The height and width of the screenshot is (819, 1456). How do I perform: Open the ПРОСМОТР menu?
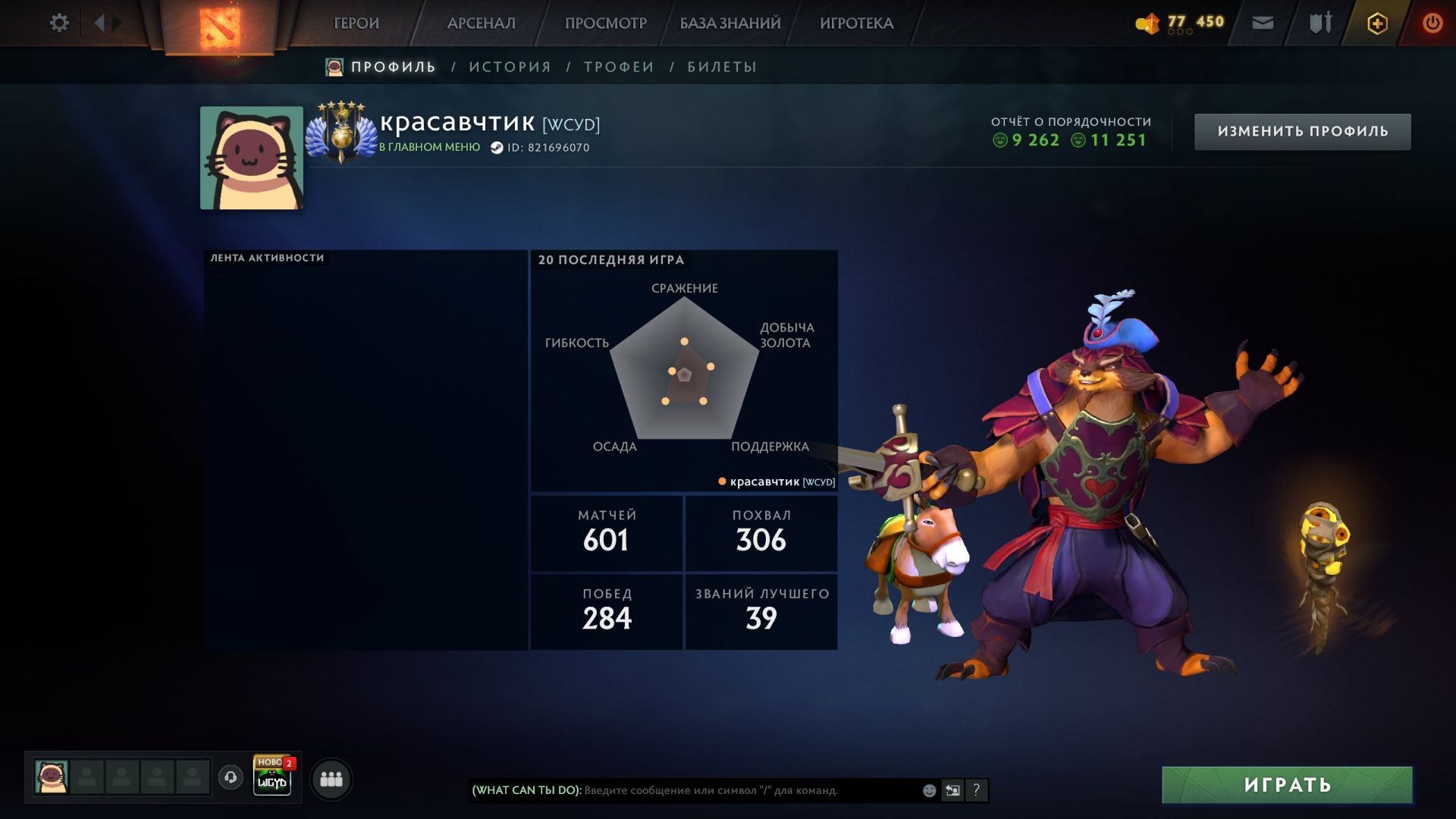(x=605, y=24)
